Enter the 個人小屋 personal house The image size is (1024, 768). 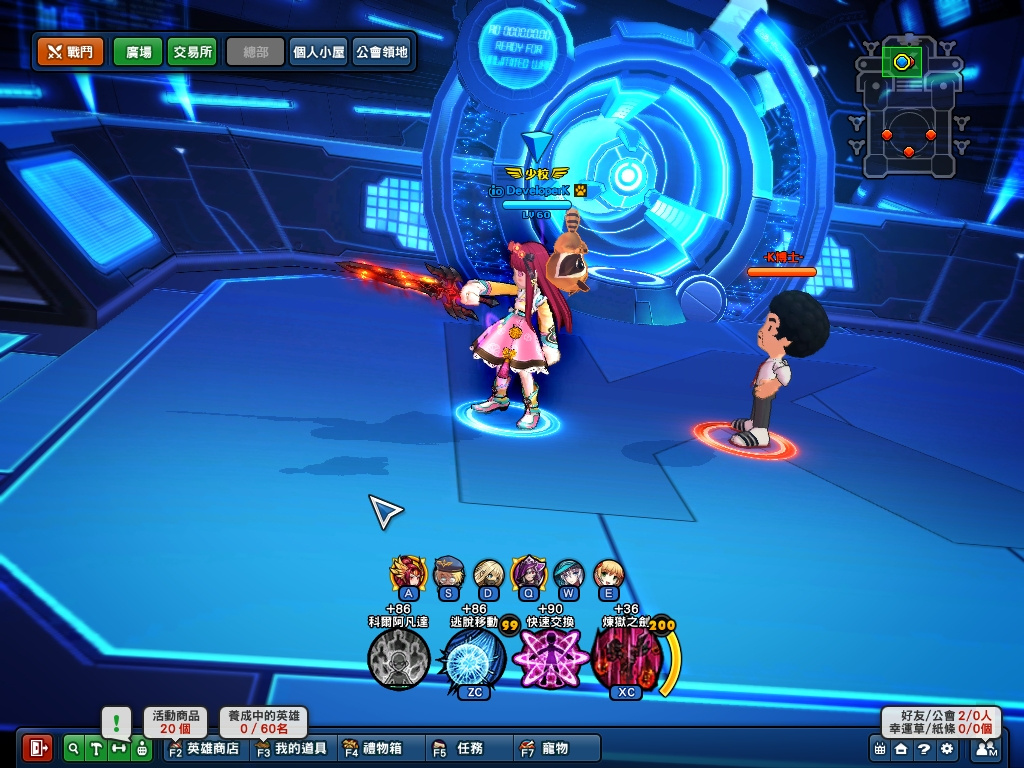click(318, 52)
